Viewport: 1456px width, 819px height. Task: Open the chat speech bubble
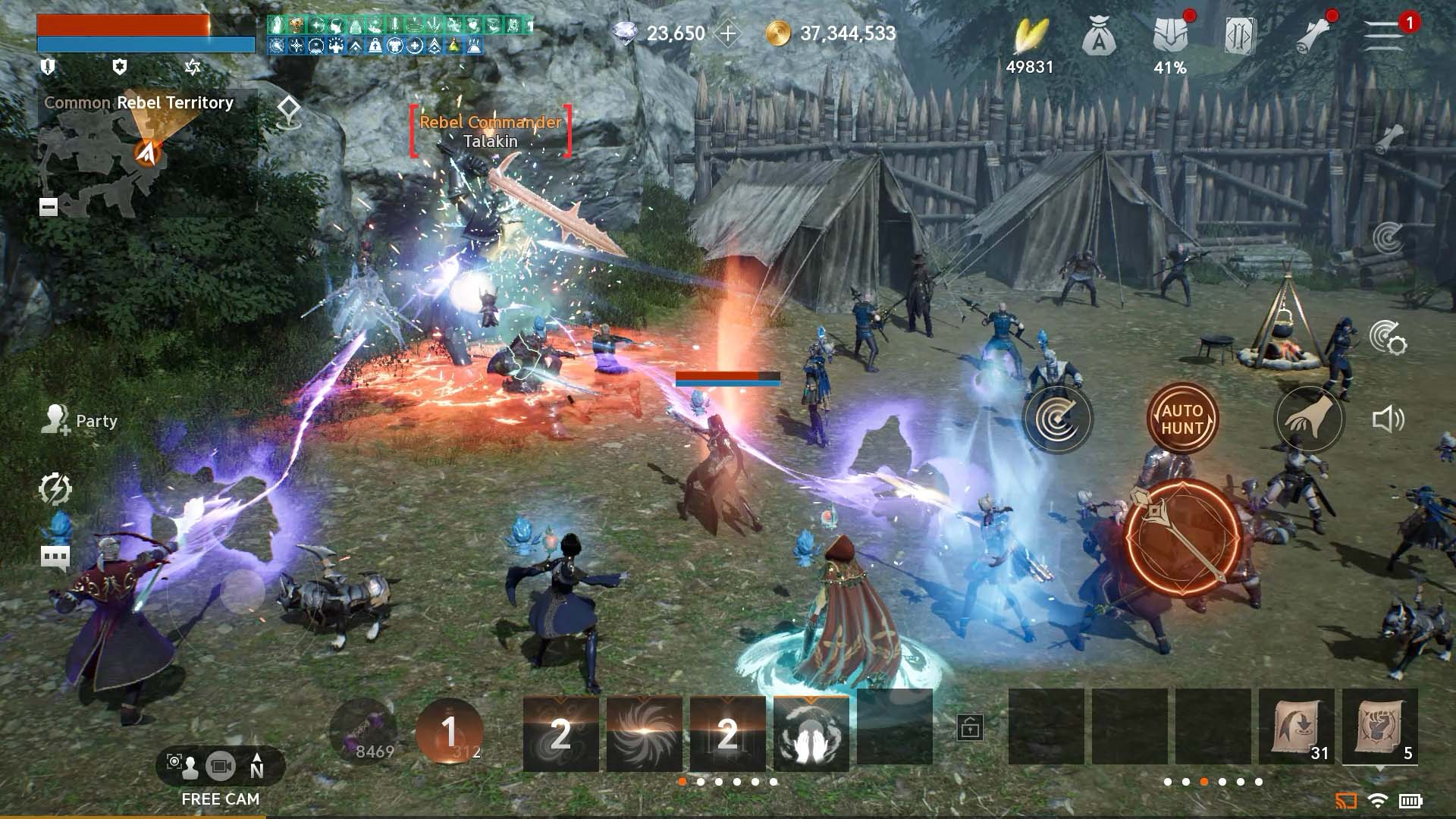(x=55, y=557)
